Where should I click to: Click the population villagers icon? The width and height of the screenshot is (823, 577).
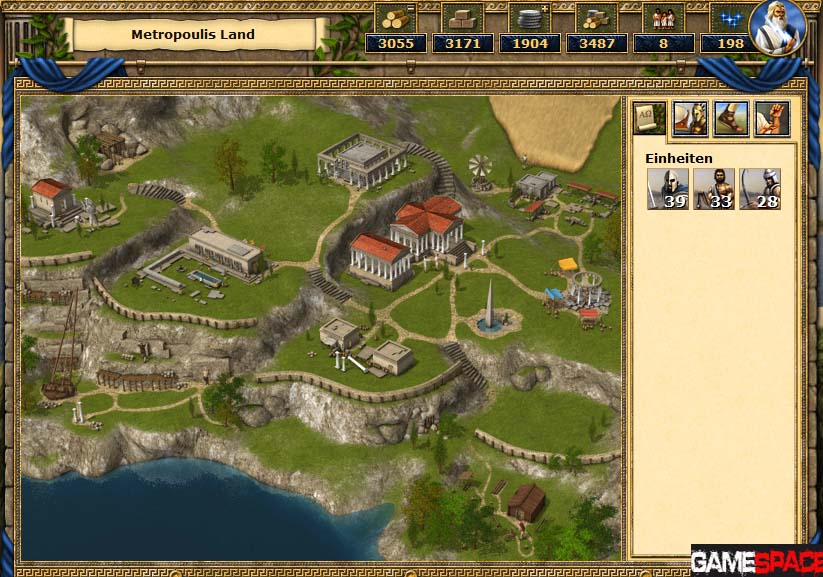coord(663,17)
